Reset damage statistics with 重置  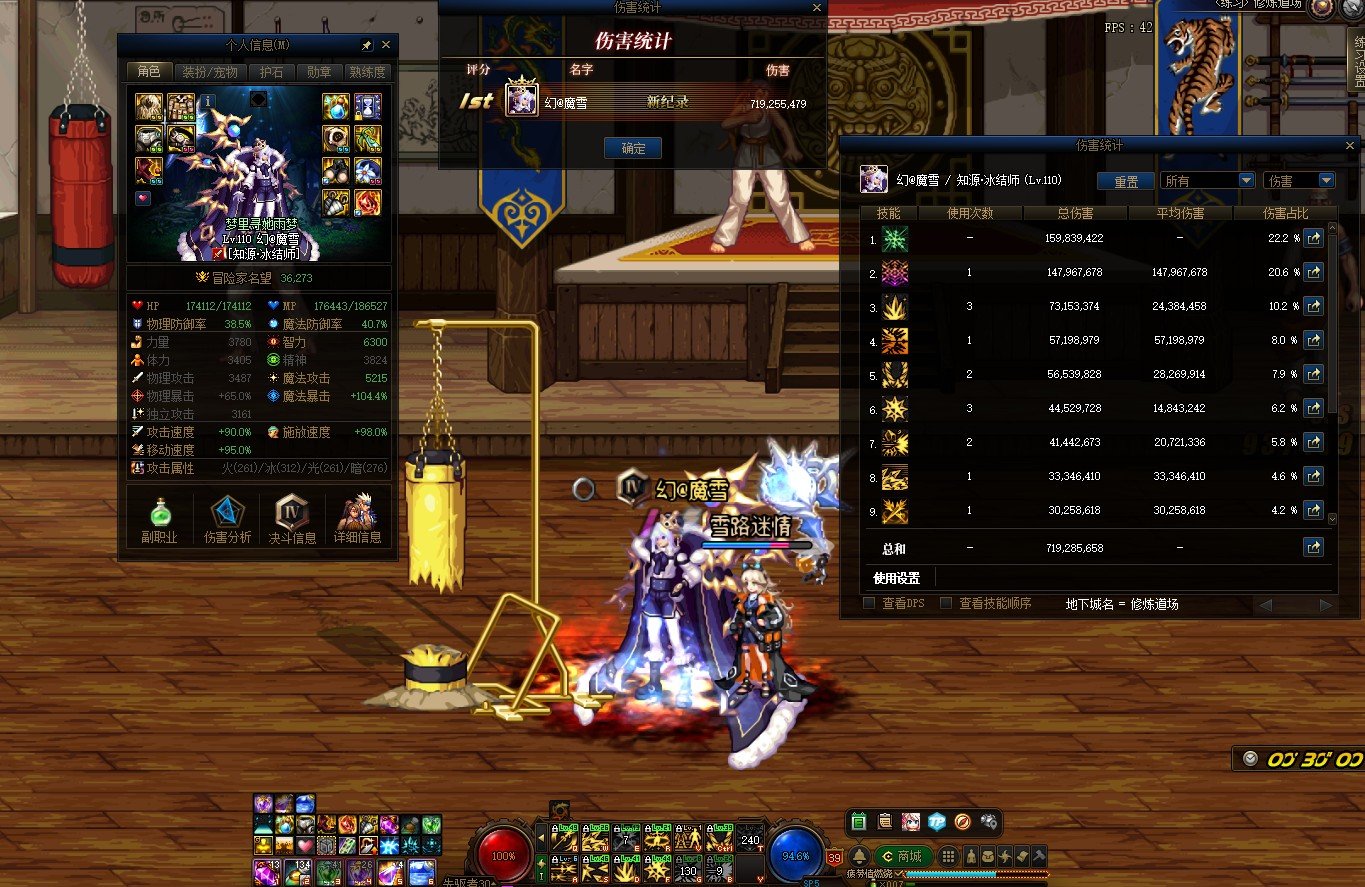[1126, 181]
